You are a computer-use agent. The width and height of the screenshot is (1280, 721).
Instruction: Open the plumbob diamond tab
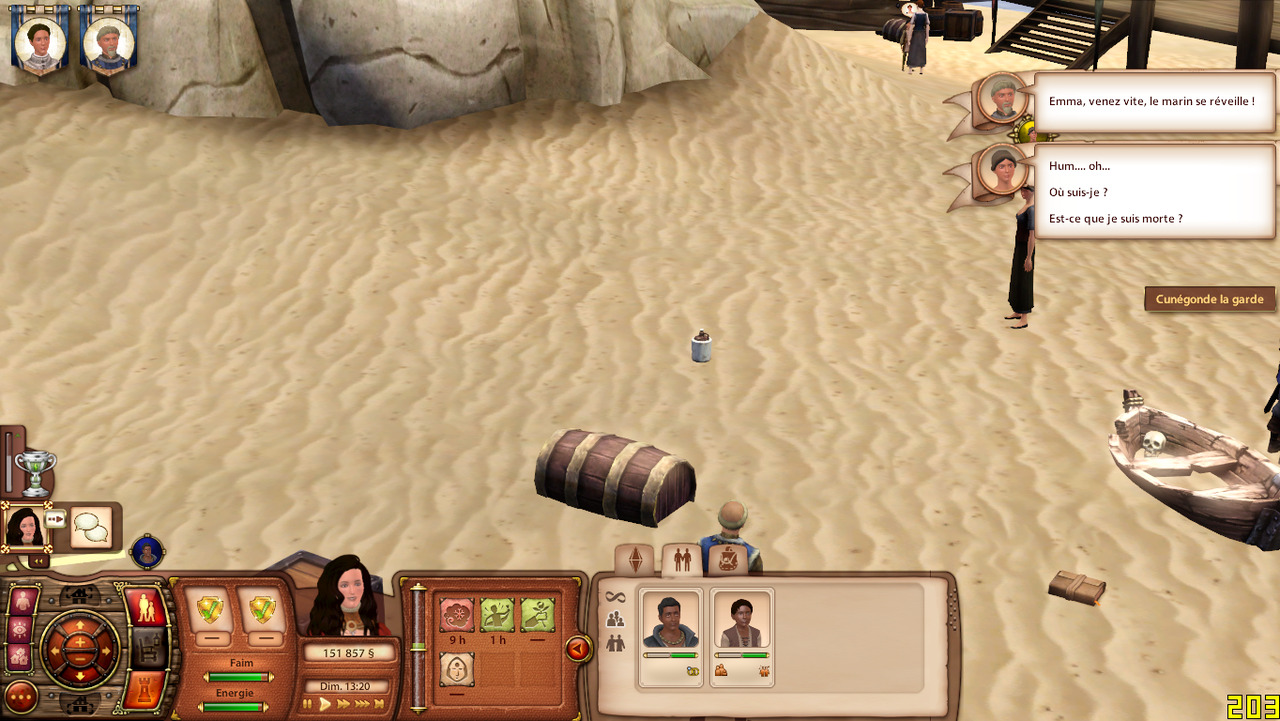pyautogui.click(x=634, y=559)
